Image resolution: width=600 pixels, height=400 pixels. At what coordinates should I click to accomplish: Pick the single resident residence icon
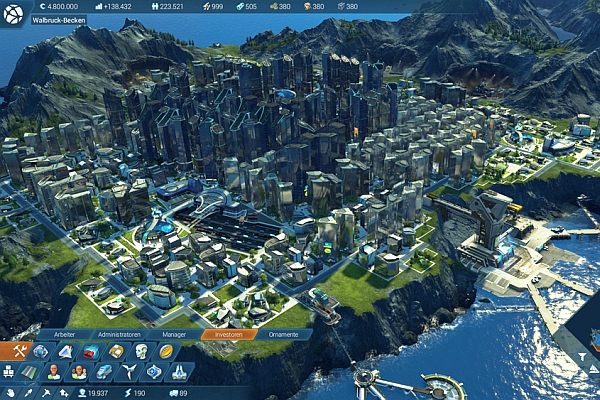(x=54, y=372)
